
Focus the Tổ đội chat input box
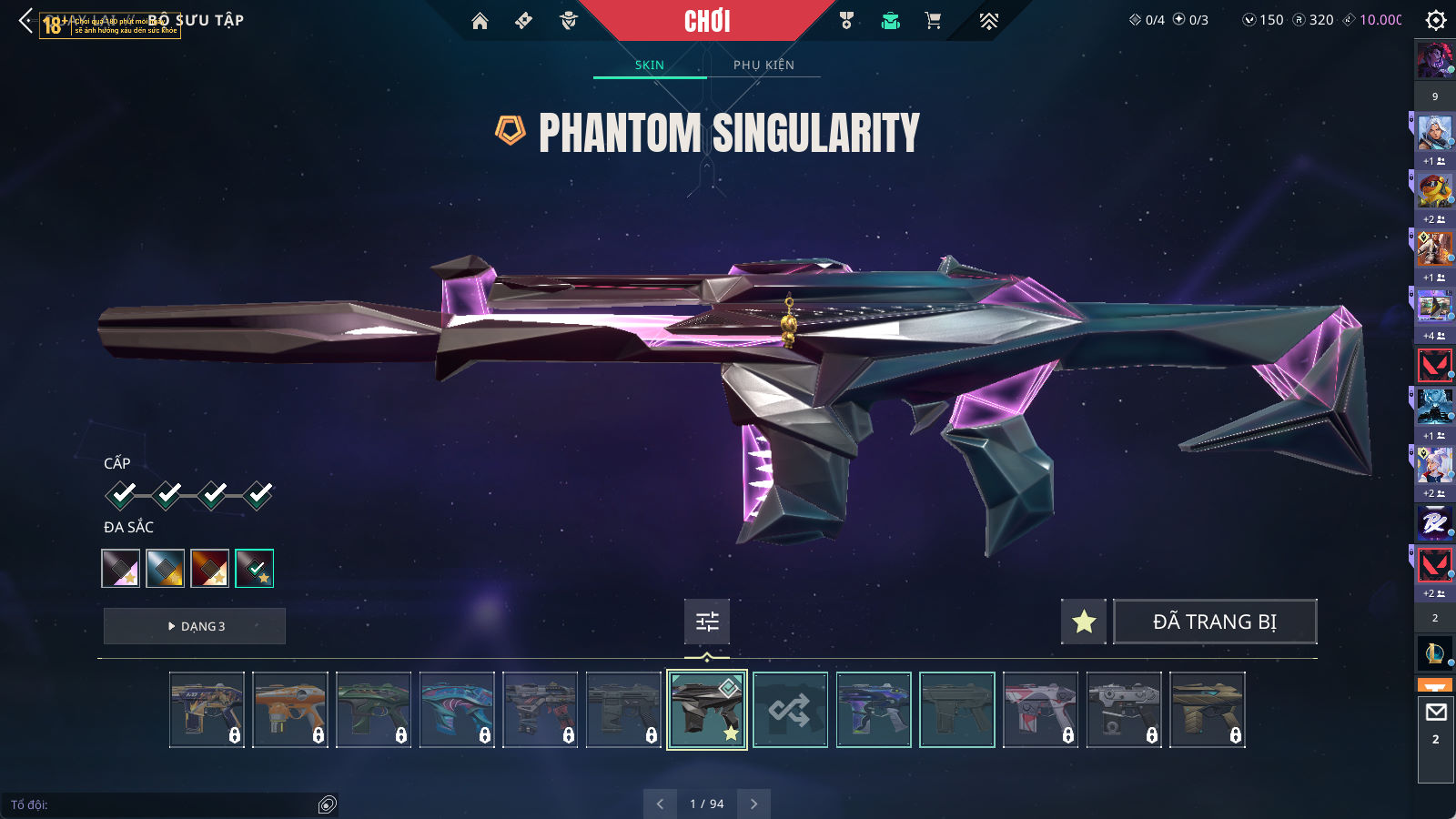point(164,804)
